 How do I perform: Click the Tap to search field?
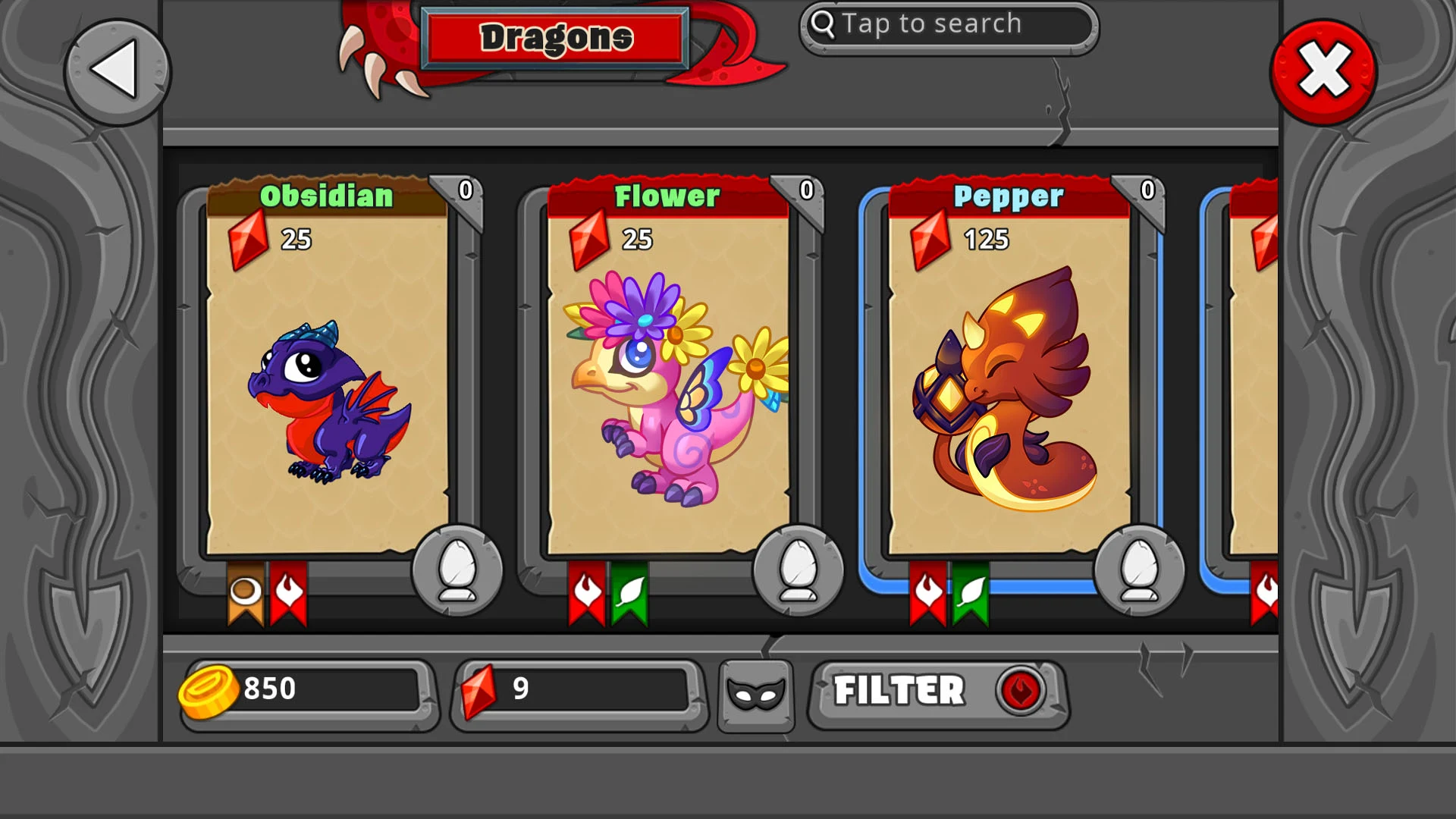[948, 26]
